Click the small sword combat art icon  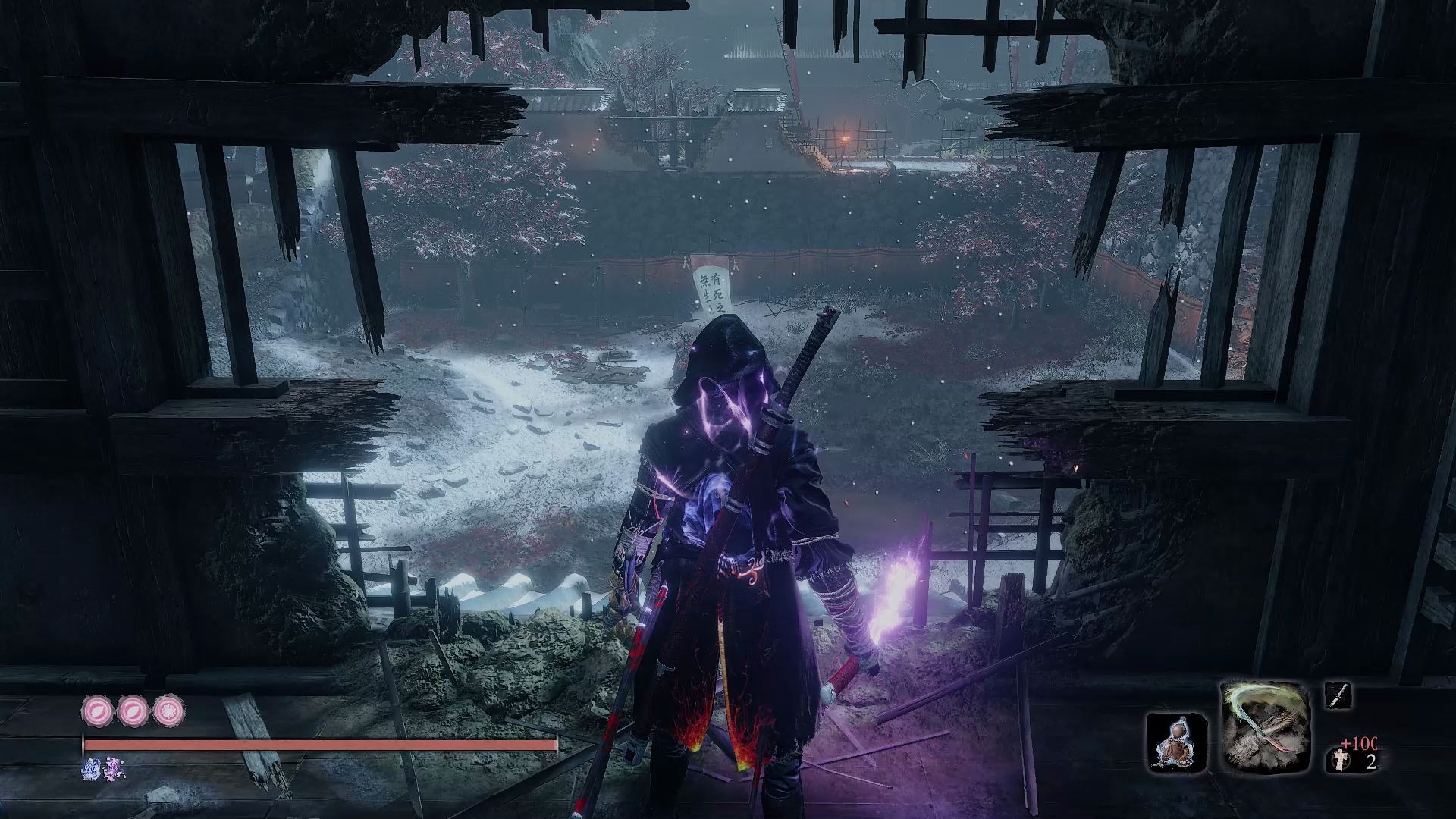click(1338, 695)
